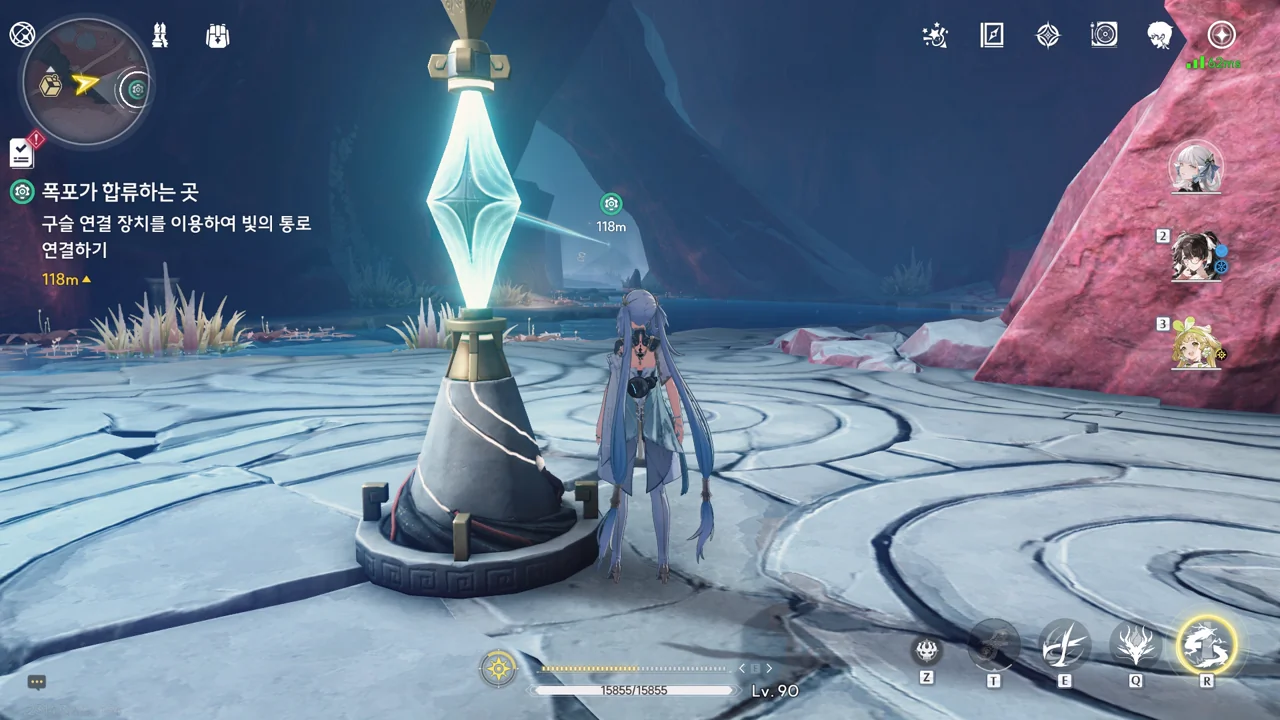Open the twin-figures icon at top left

click(159, 36)
